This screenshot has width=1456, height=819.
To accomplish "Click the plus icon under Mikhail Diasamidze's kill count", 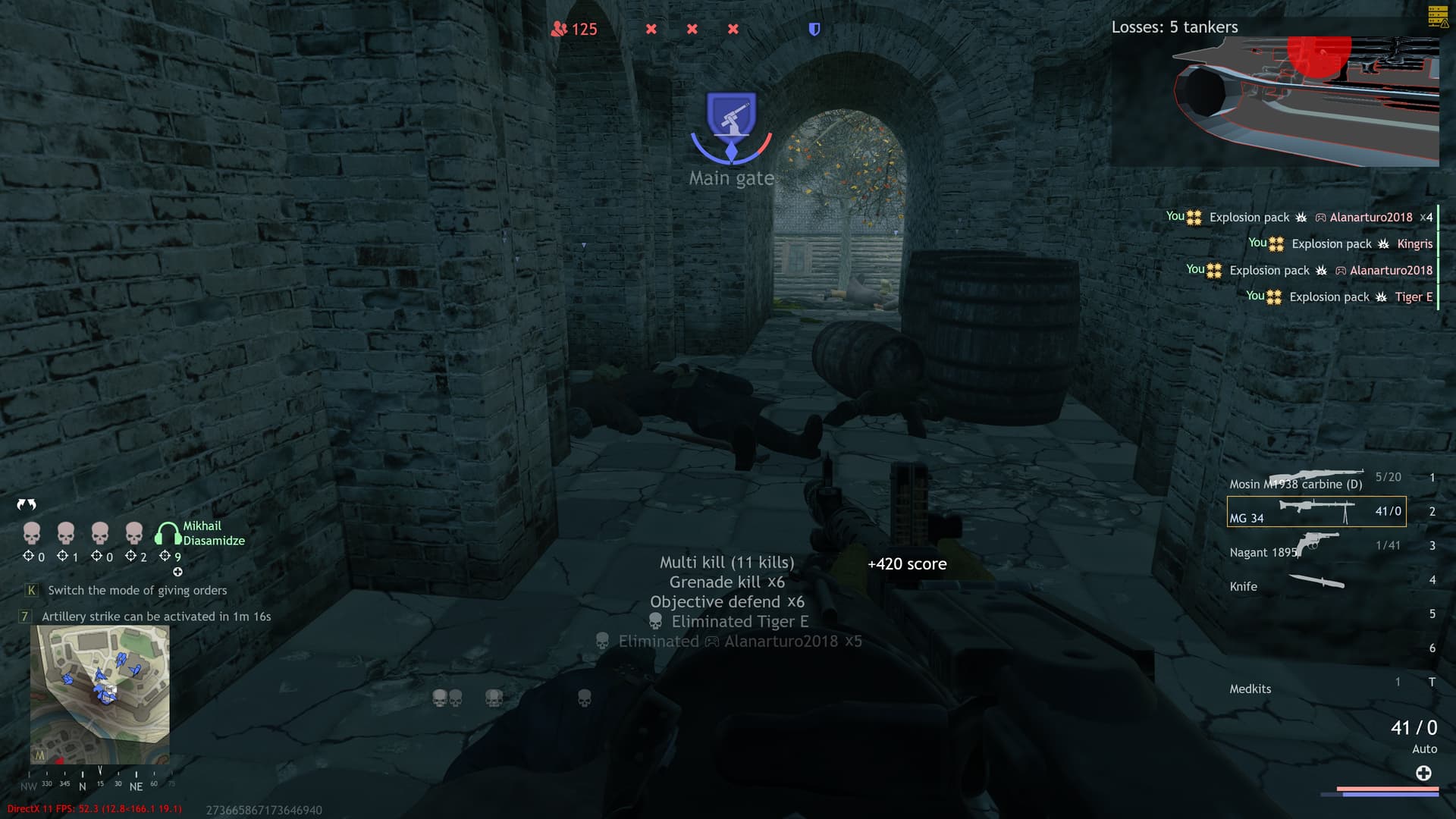I will tap(177, 572).
